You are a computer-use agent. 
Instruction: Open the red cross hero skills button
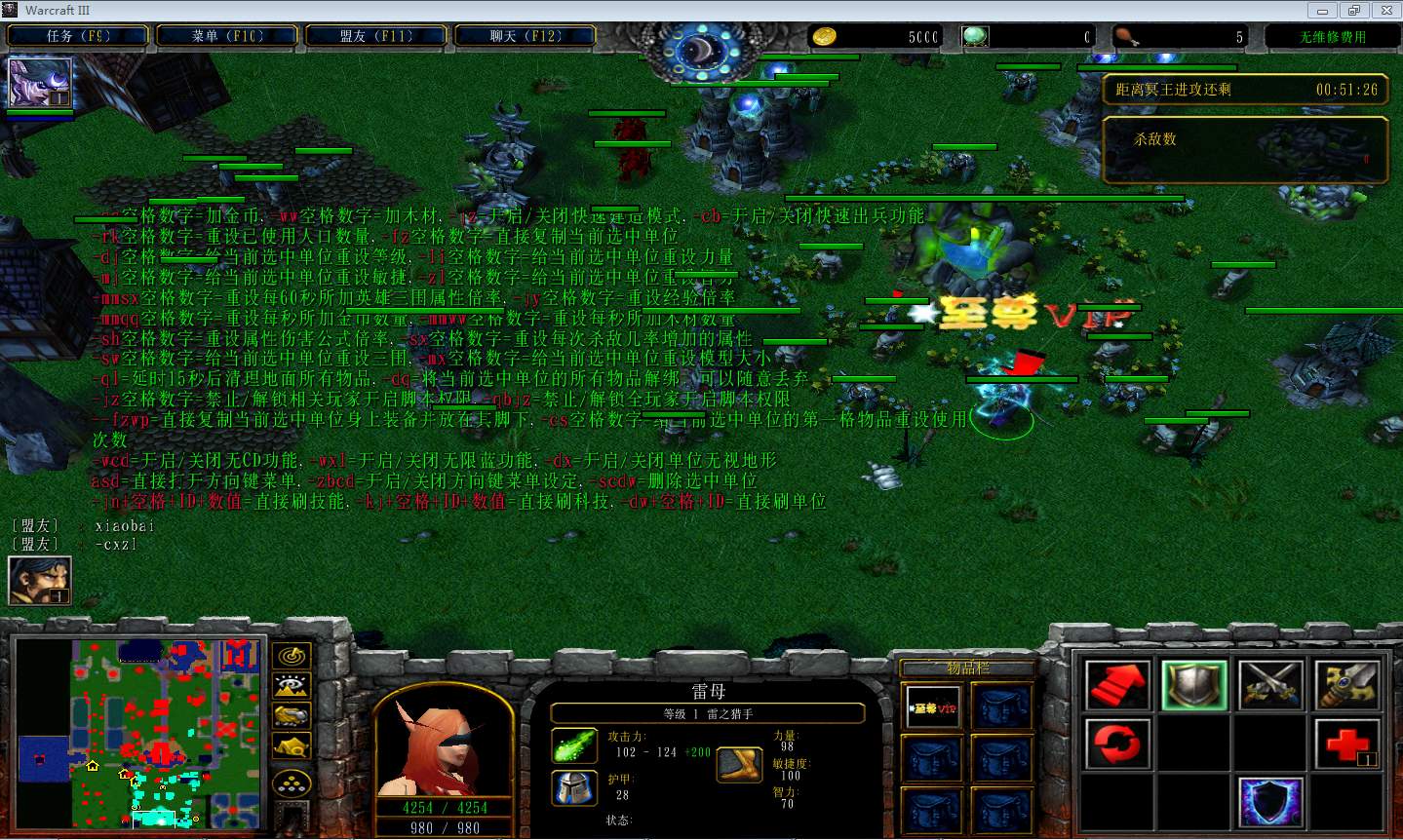click(1347, 745)
